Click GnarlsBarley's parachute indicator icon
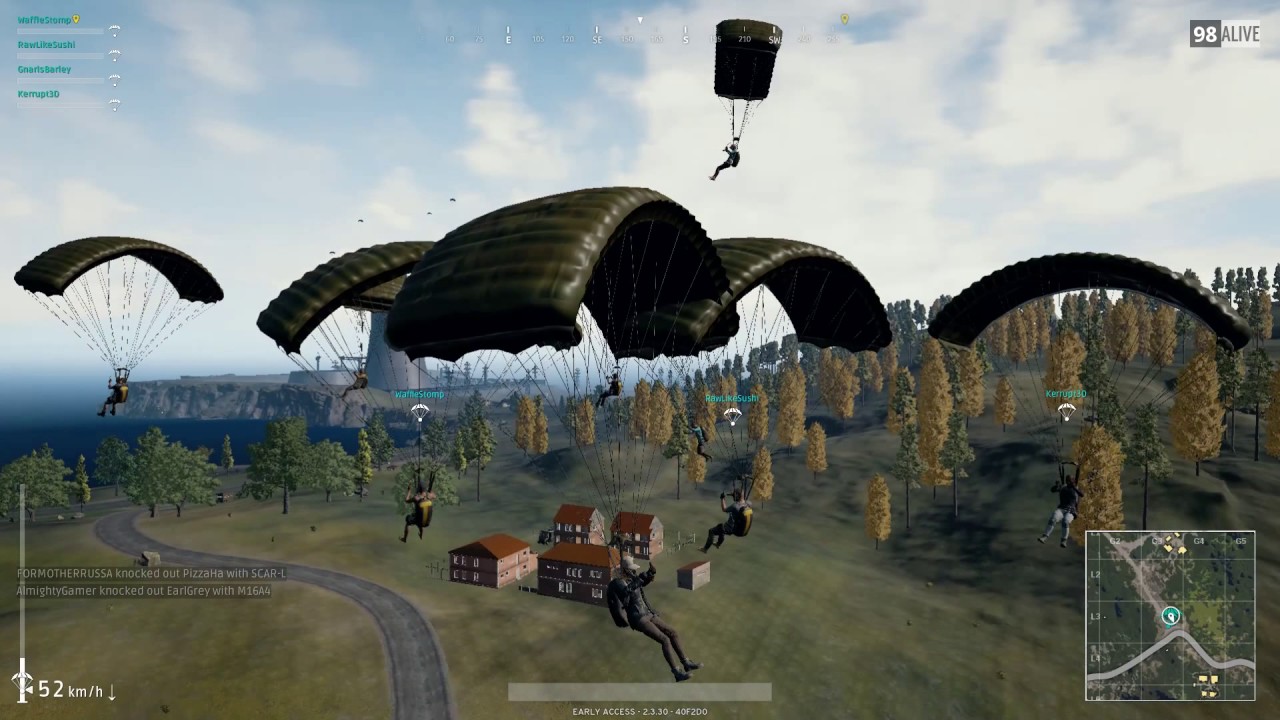1280x720 pixels. [x=115, y=80]
